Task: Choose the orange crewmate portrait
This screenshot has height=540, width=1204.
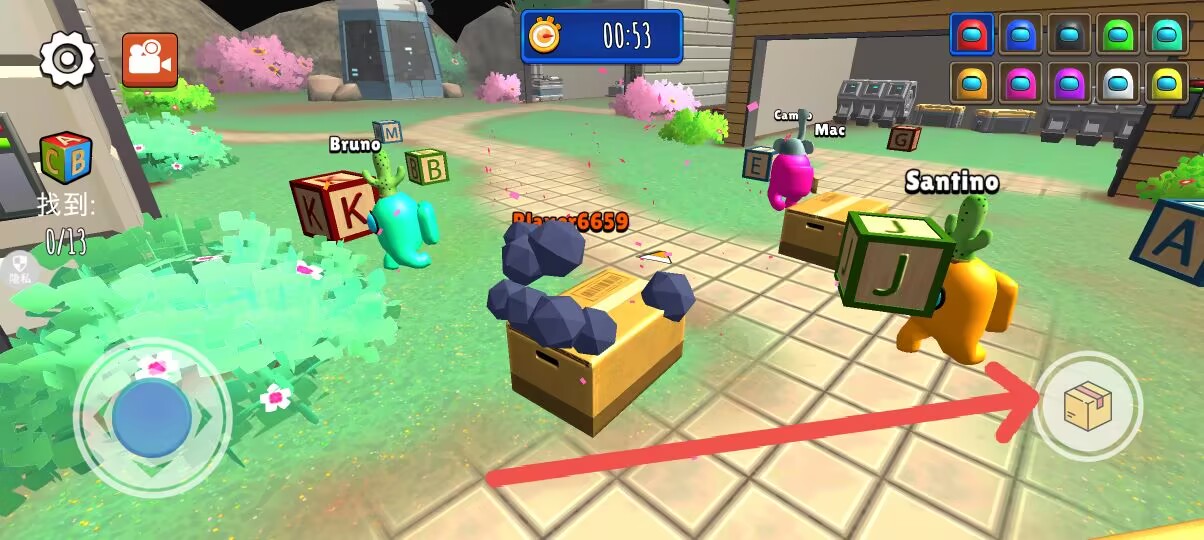Action: 971,83
